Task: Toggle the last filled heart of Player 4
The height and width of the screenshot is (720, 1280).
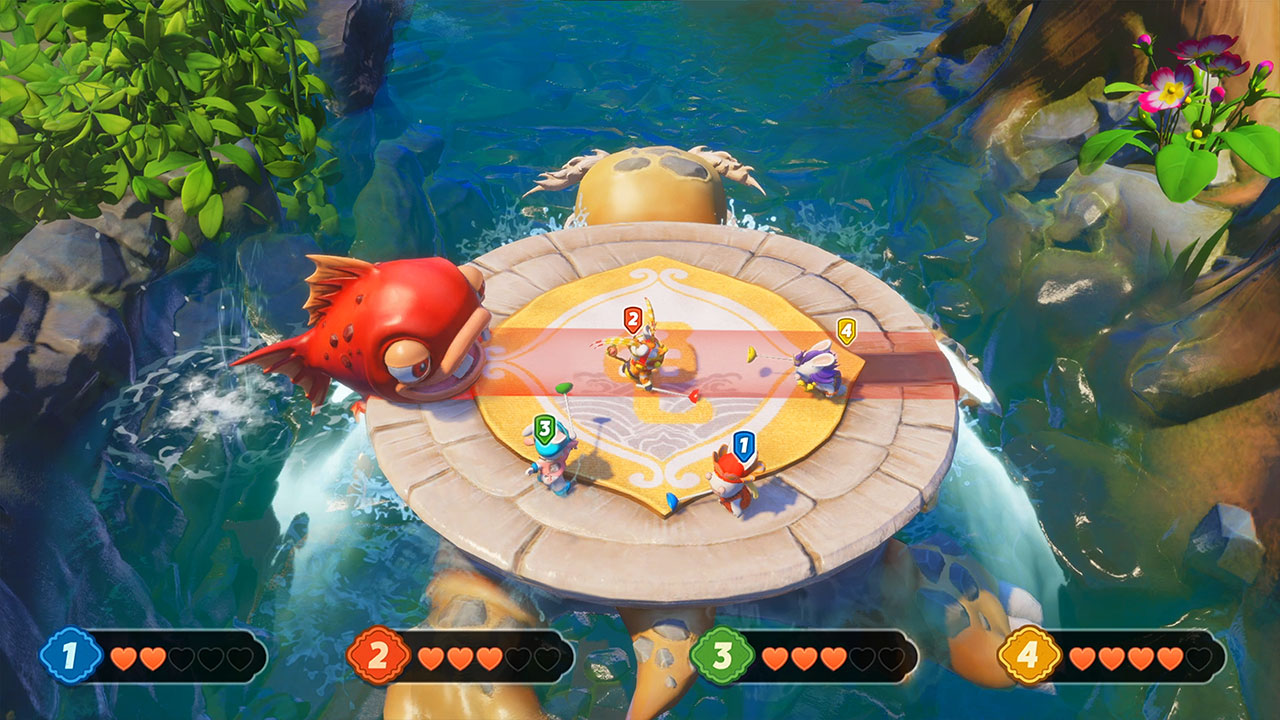Action: coord(1171,657)
